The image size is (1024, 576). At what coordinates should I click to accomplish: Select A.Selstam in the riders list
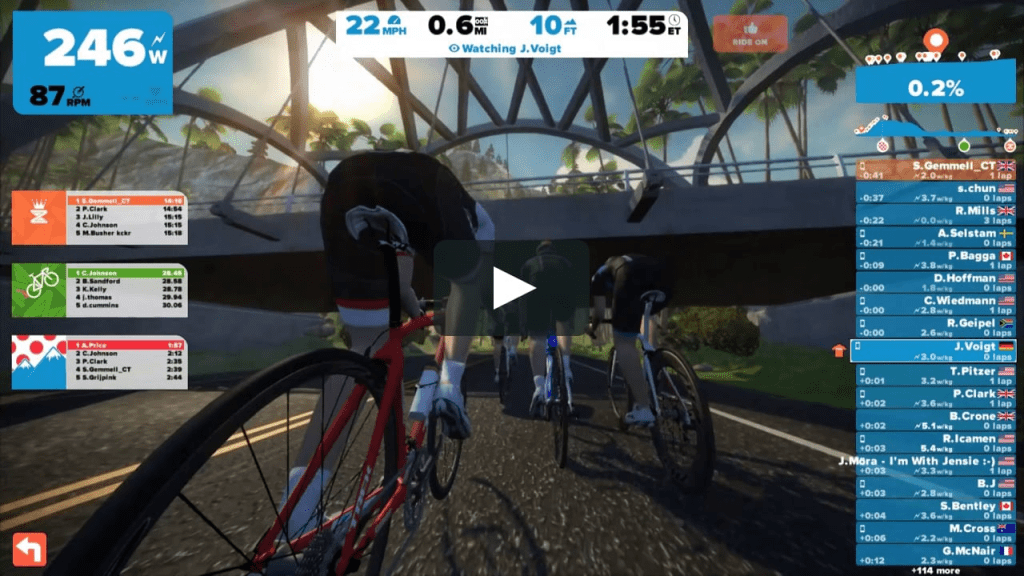pos(936,237)
